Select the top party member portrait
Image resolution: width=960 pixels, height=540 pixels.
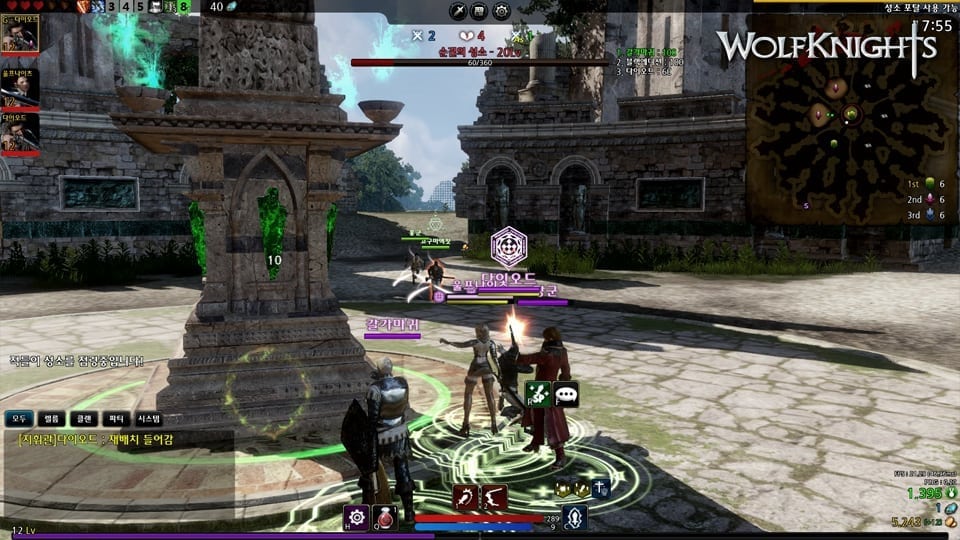pyautogui.click(x=20, y=33)
